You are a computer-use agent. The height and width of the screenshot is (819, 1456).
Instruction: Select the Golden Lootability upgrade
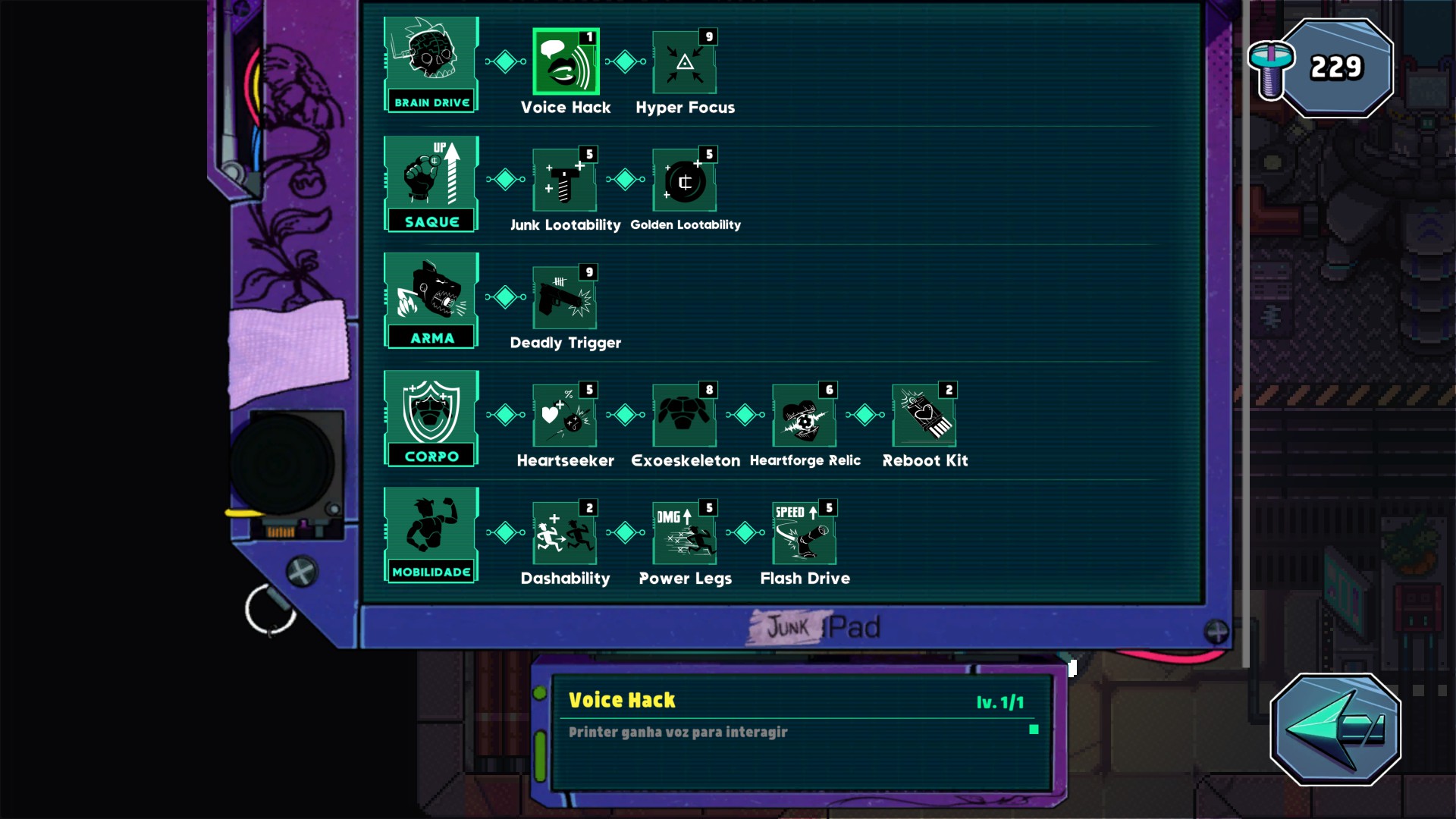tap(685, 180)
